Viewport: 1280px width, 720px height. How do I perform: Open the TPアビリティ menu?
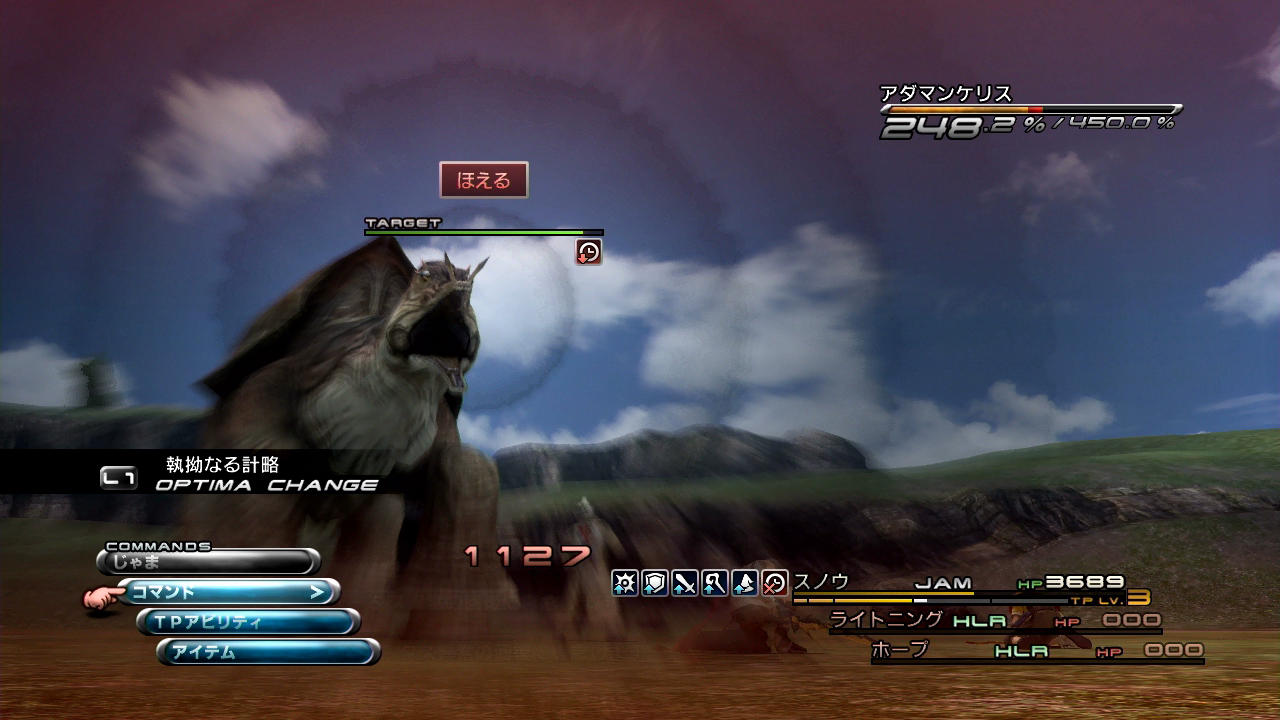248,622
